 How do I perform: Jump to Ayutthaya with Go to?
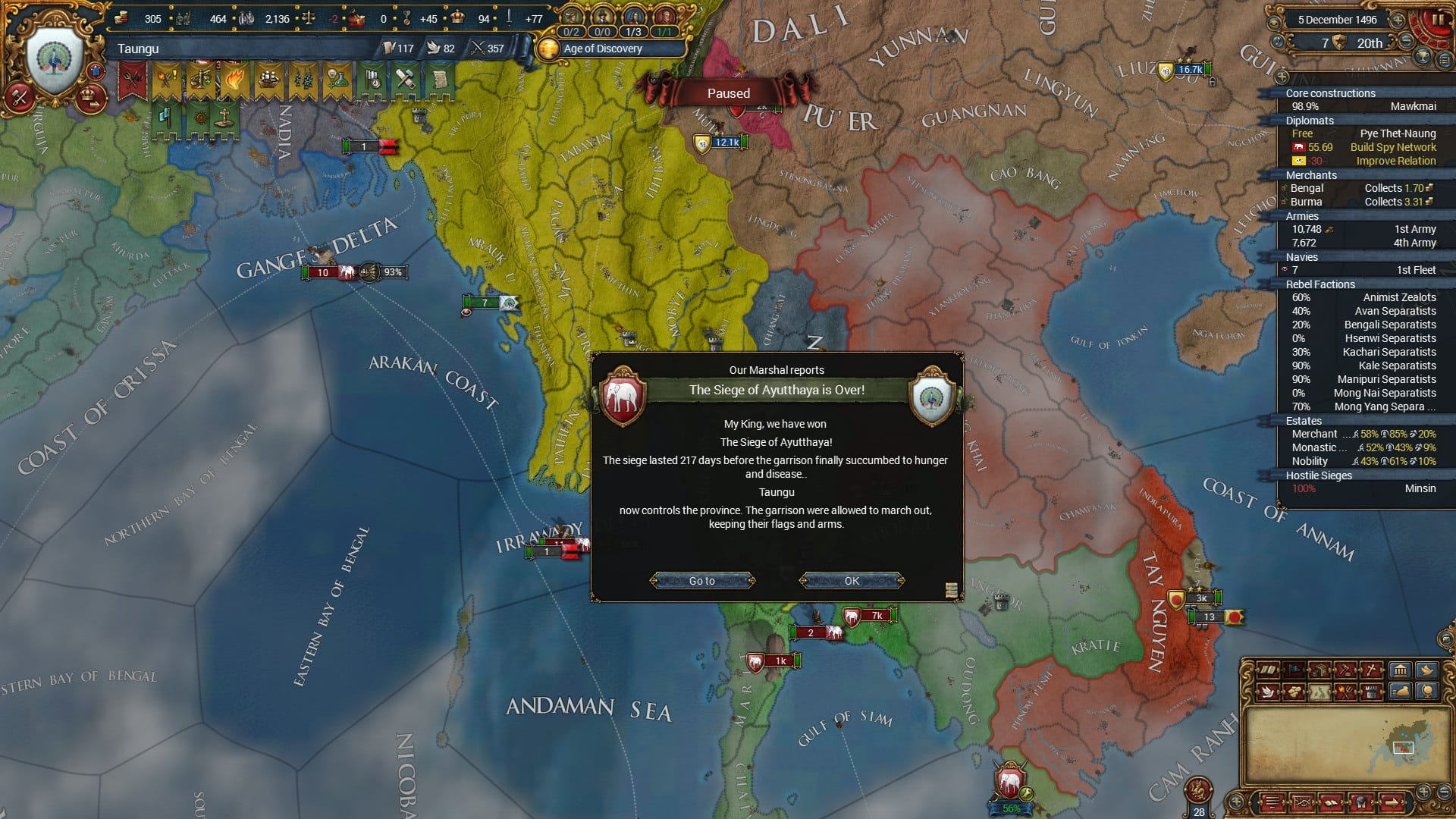(702, 581)
